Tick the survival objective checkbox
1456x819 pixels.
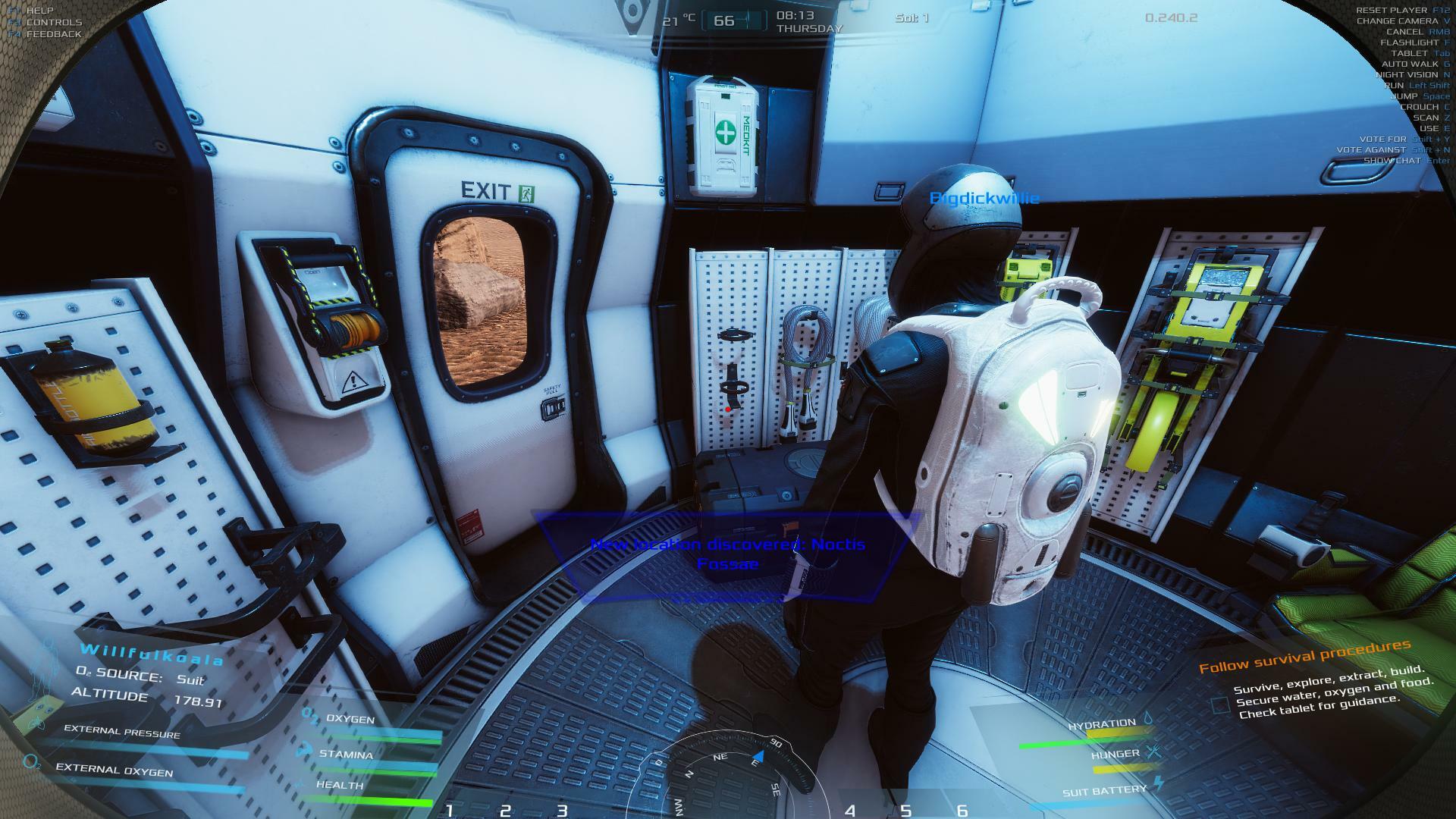tap(1219, 705)
